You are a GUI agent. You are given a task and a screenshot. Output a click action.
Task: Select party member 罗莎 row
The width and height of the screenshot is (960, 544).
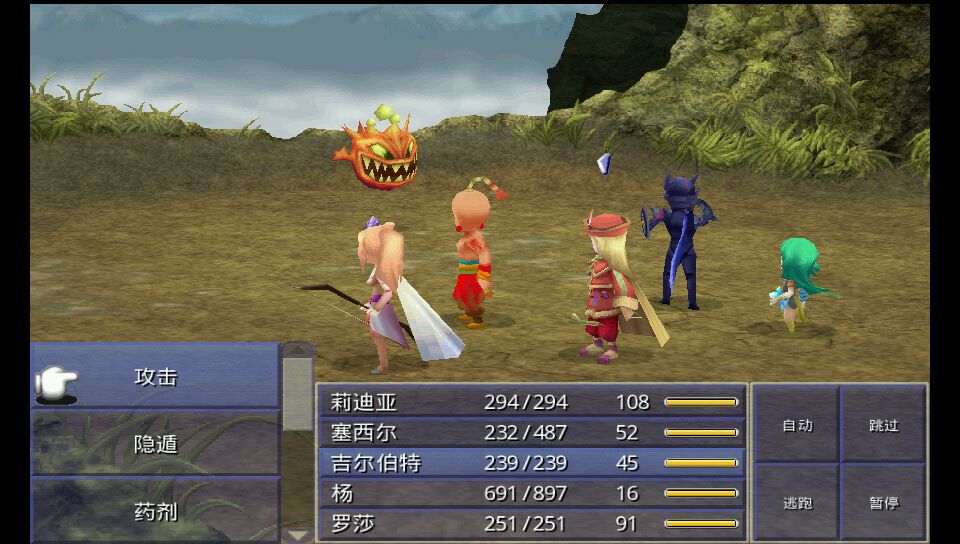[532, 524]
